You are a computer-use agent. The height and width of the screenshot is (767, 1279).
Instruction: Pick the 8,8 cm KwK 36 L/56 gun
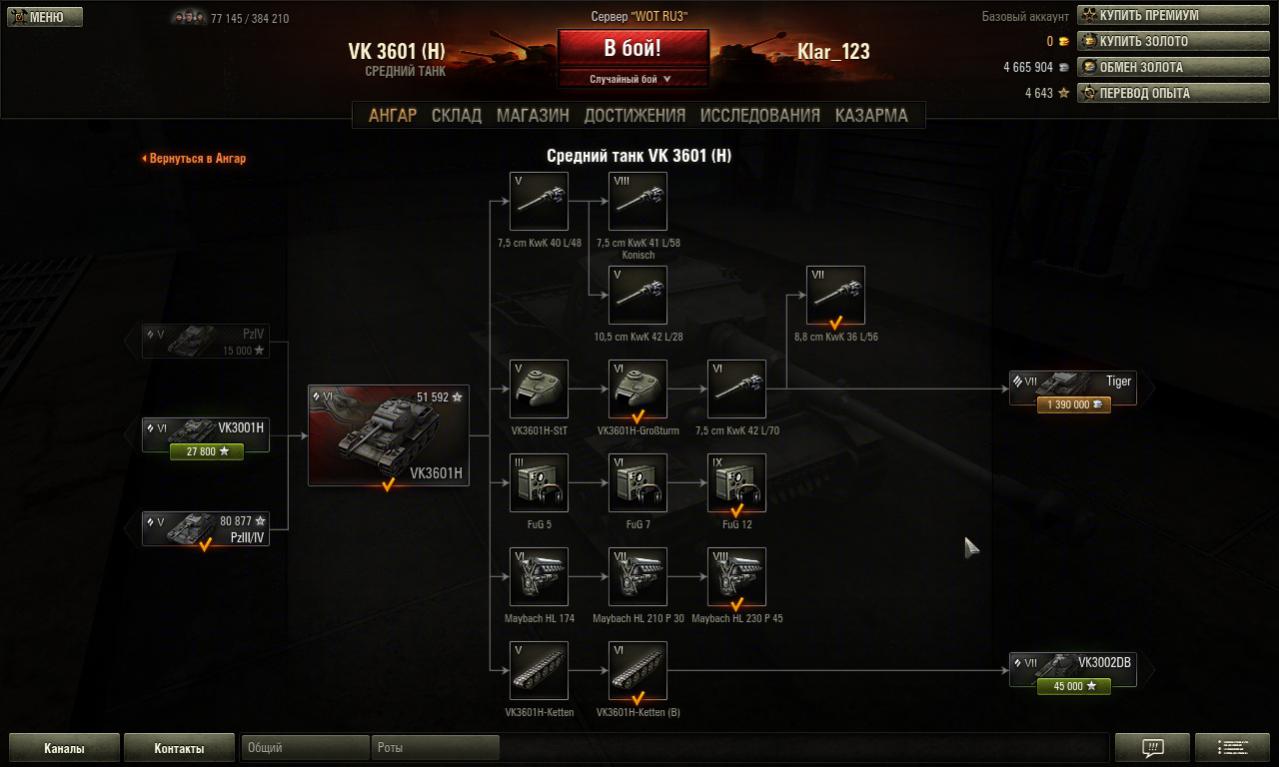coord(836,295)
